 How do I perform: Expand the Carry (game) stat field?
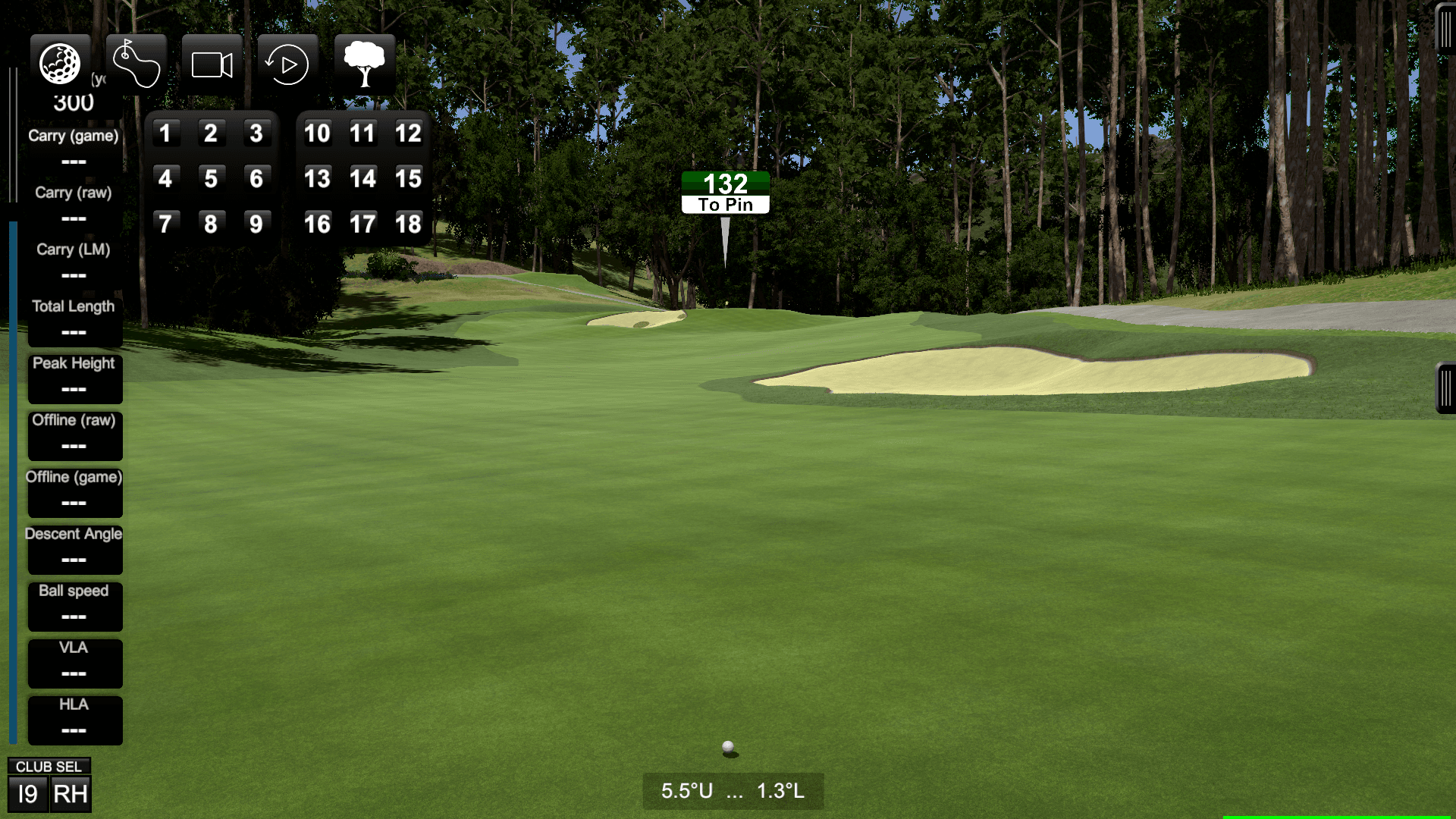pos(74,147)
